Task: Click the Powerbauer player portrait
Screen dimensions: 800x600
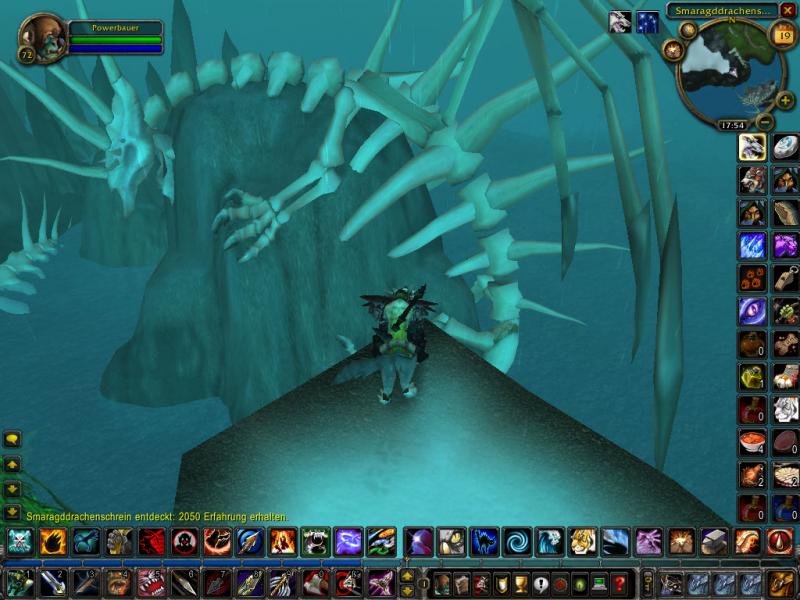Action: coord(42,37)
